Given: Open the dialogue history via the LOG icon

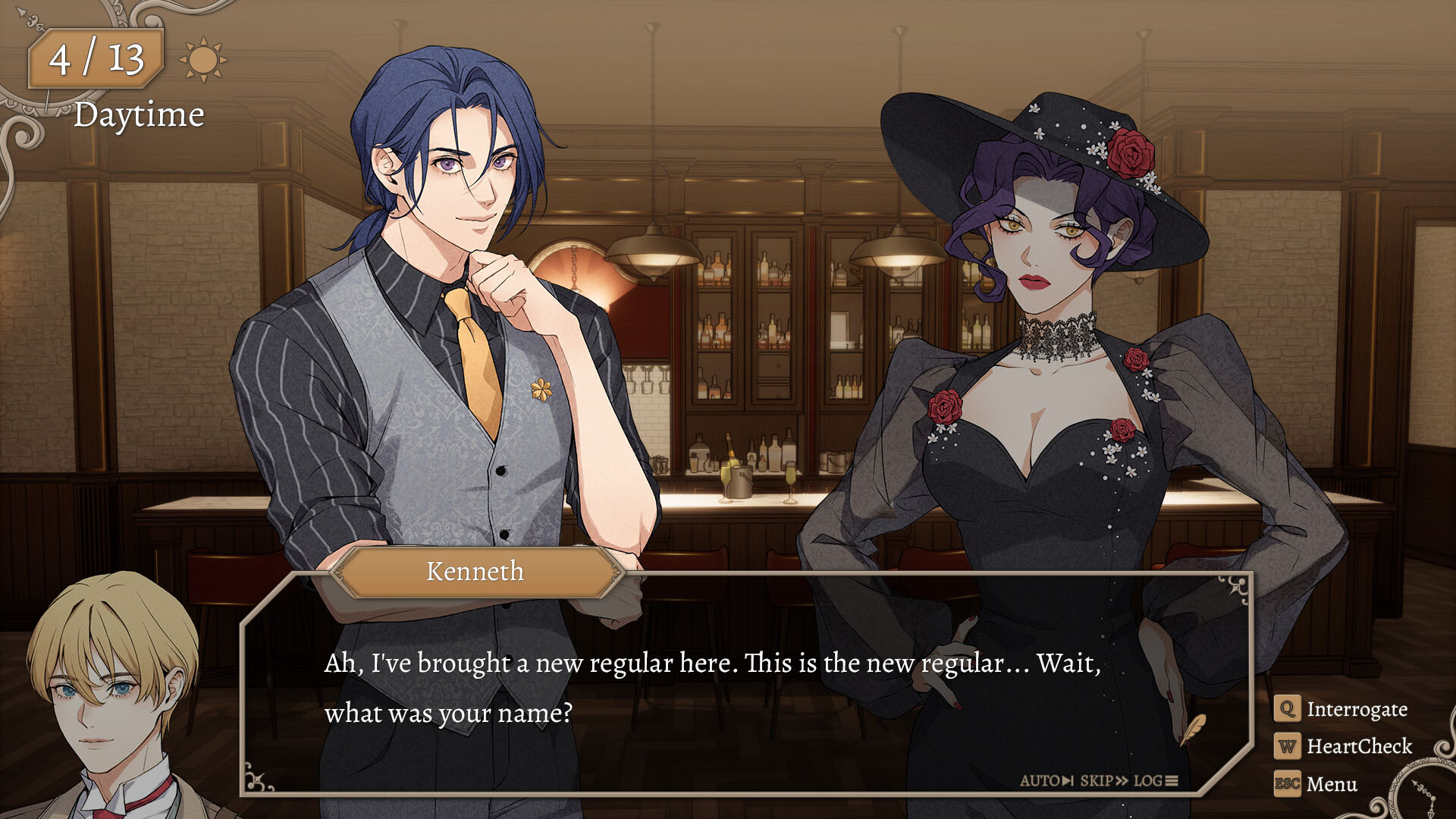Looking at the screenshot, I should click(1148, 780).
